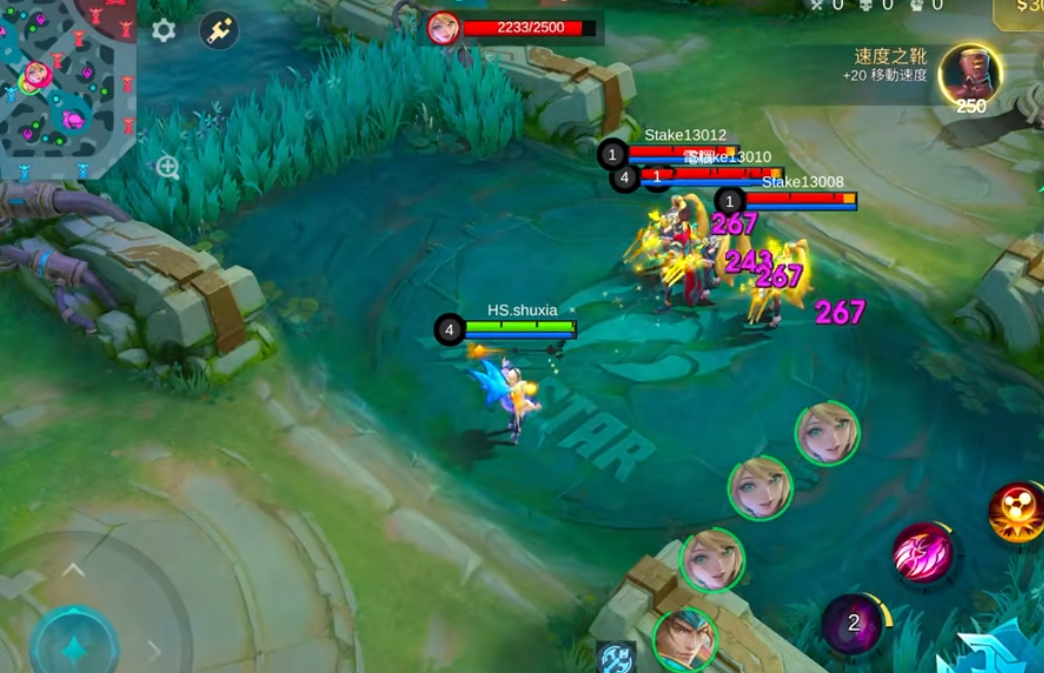Click the round icon beside the settings gear
This screenshot has height=673, width=1044.
point(218,31)
